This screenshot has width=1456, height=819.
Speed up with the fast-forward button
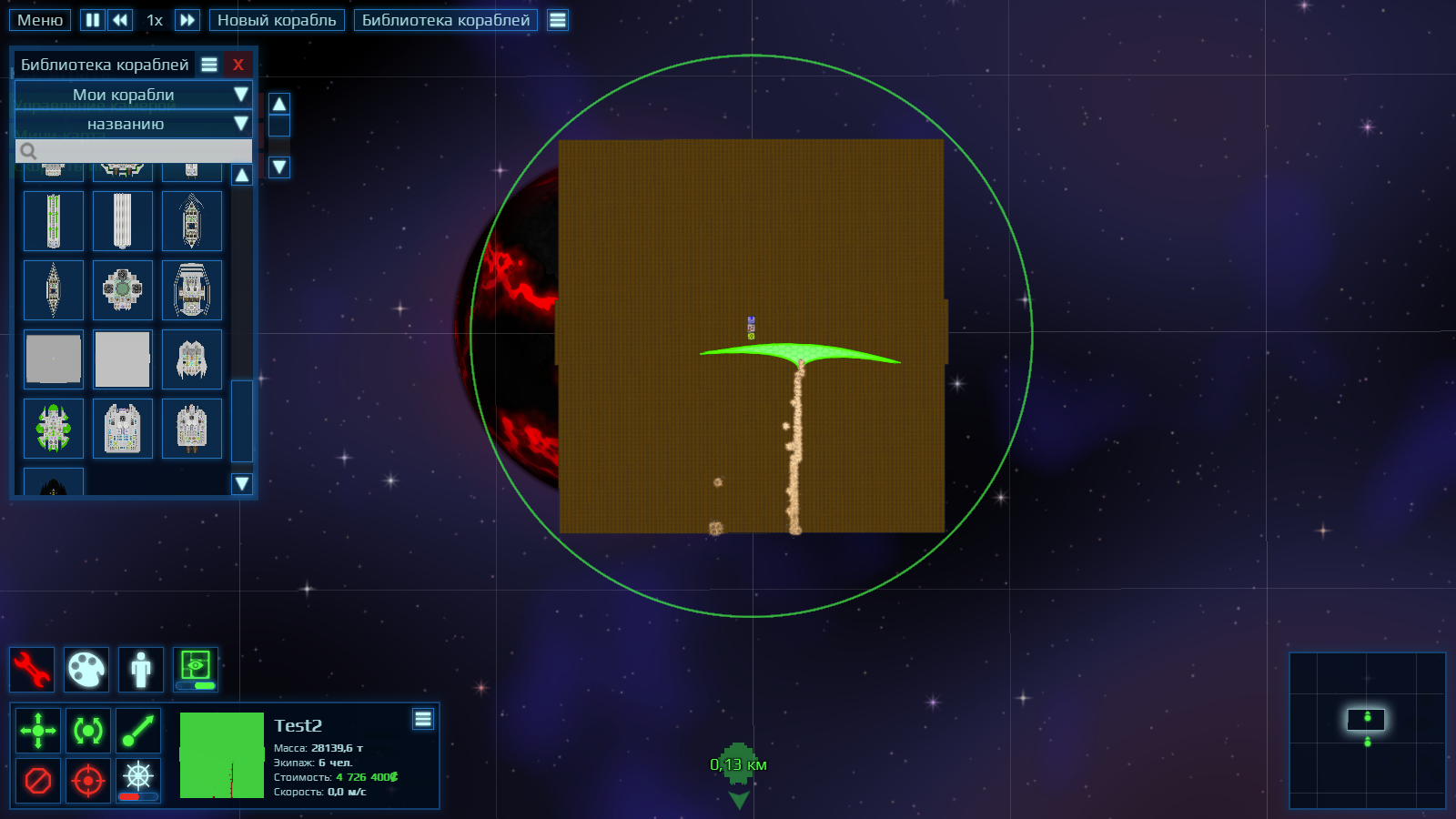(187, 20)
